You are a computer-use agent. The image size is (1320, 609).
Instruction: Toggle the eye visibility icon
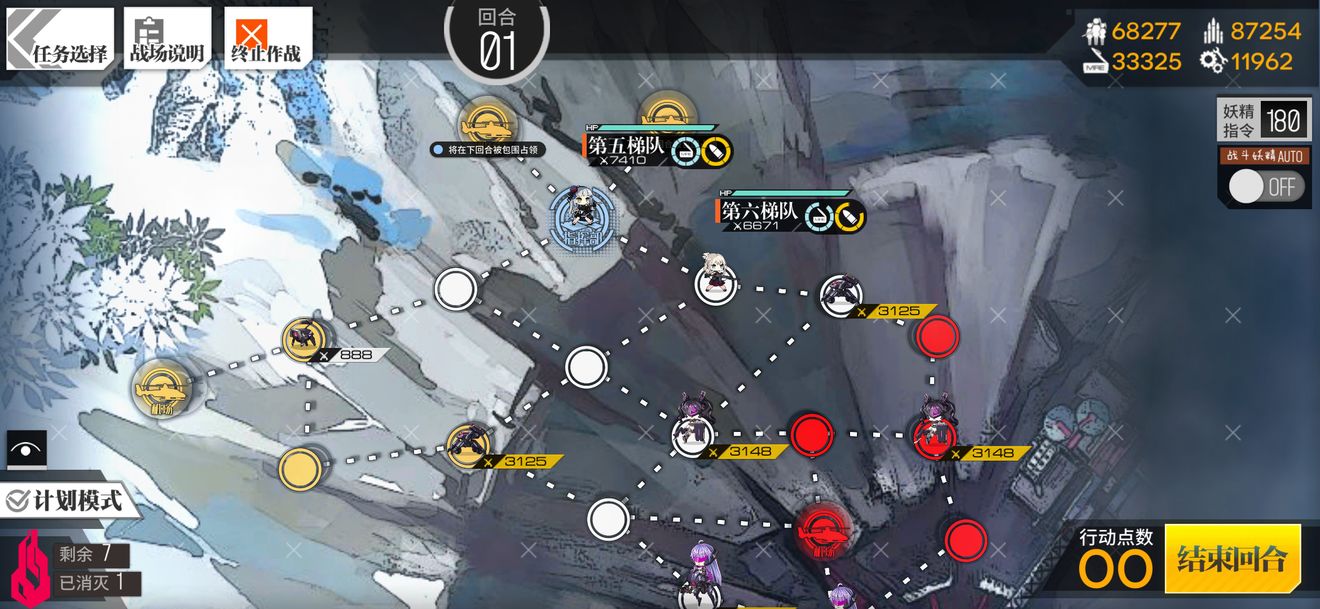click(26, 450)
